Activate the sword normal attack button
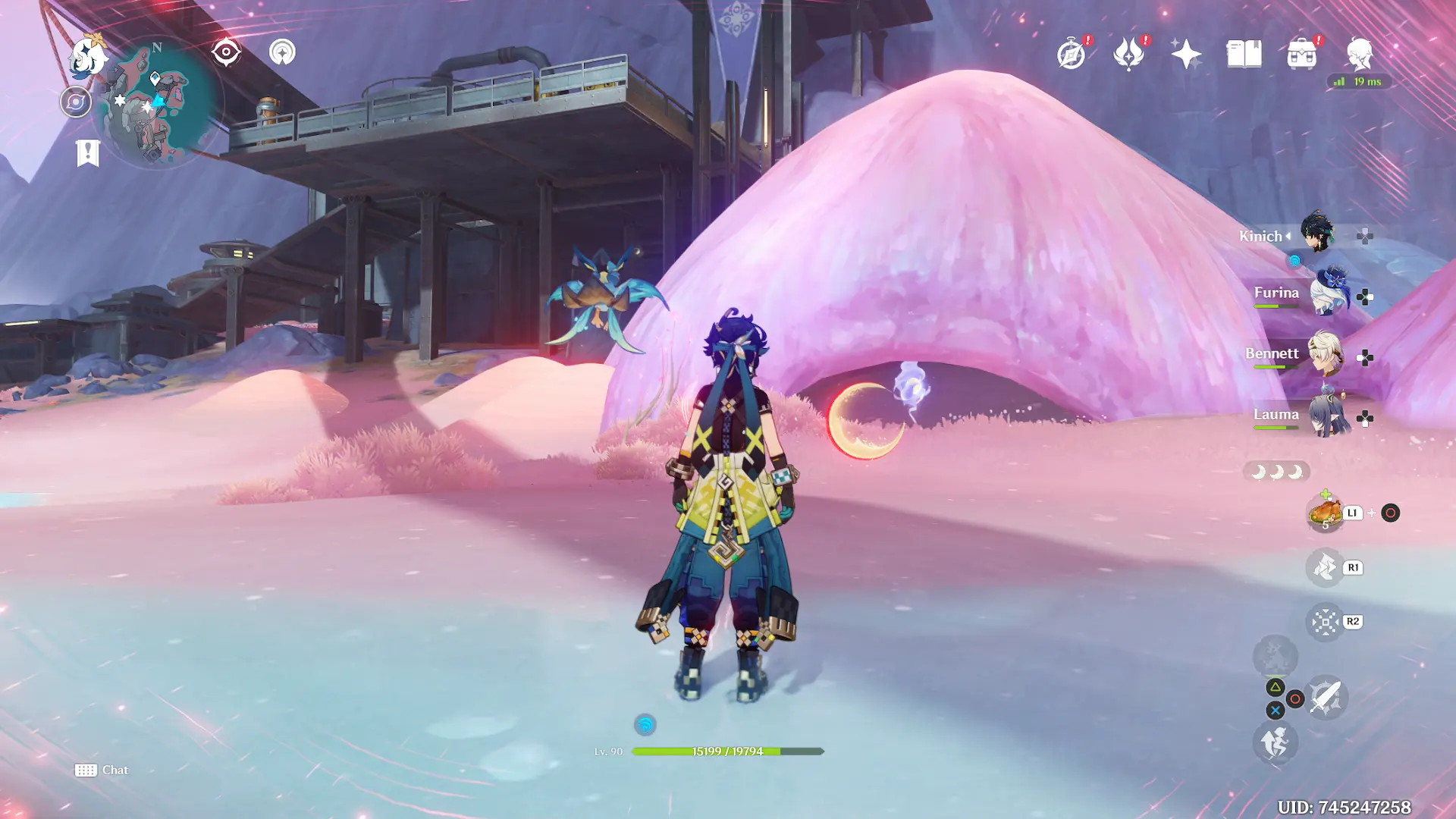The image size is (1456, 819). point(1326,697)
